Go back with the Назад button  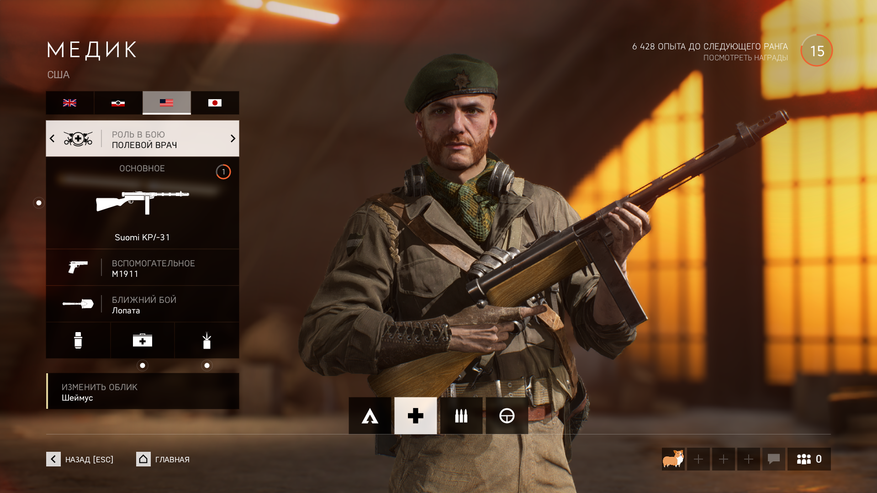click(x=80, y=459)
